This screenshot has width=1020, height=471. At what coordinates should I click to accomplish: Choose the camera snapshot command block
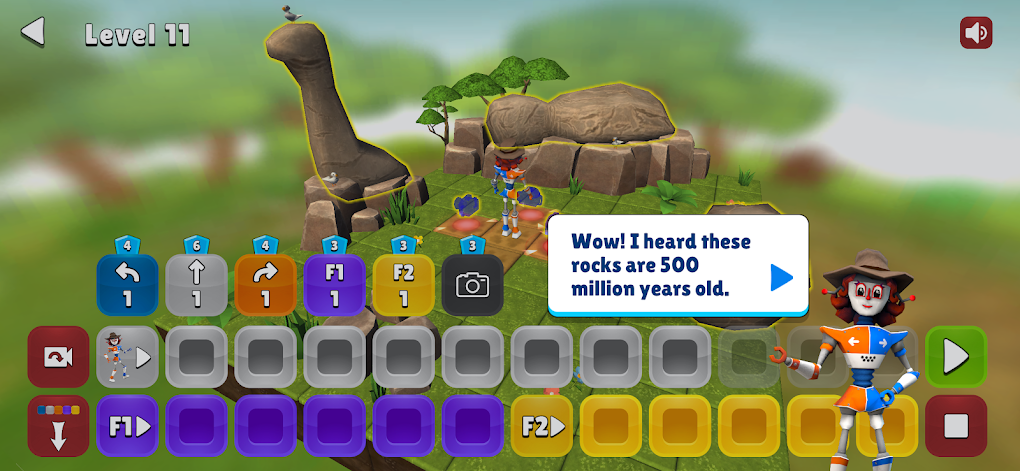coord(472,285)
